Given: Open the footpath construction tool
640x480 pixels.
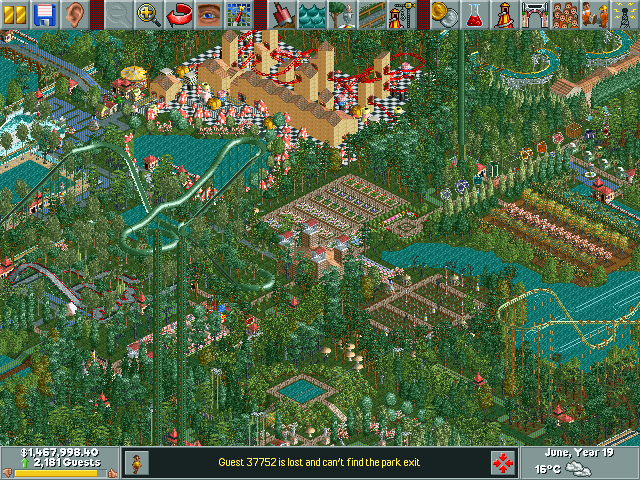Looking at the screenshot, I should [372, 14].
